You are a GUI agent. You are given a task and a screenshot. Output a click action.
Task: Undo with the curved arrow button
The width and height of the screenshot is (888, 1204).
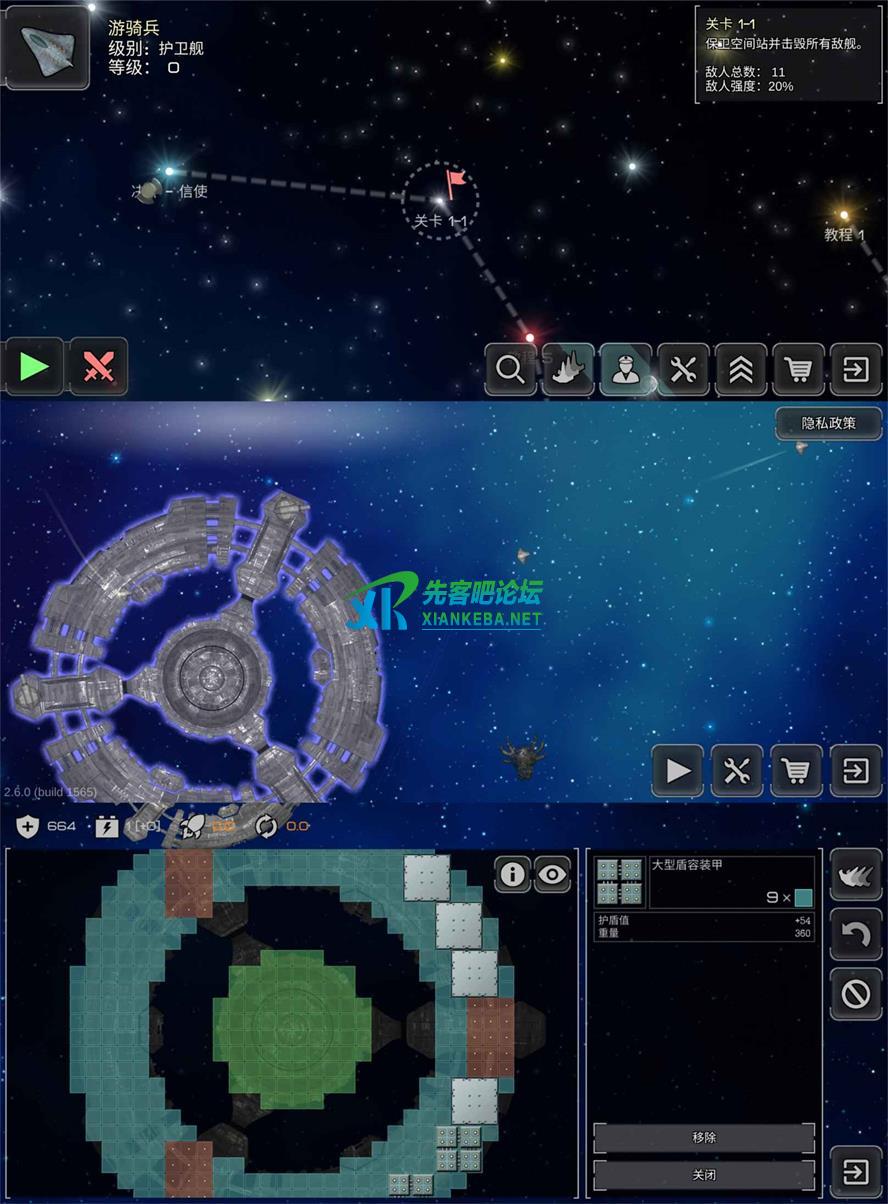pyautogui.click(x=856, y=934)
